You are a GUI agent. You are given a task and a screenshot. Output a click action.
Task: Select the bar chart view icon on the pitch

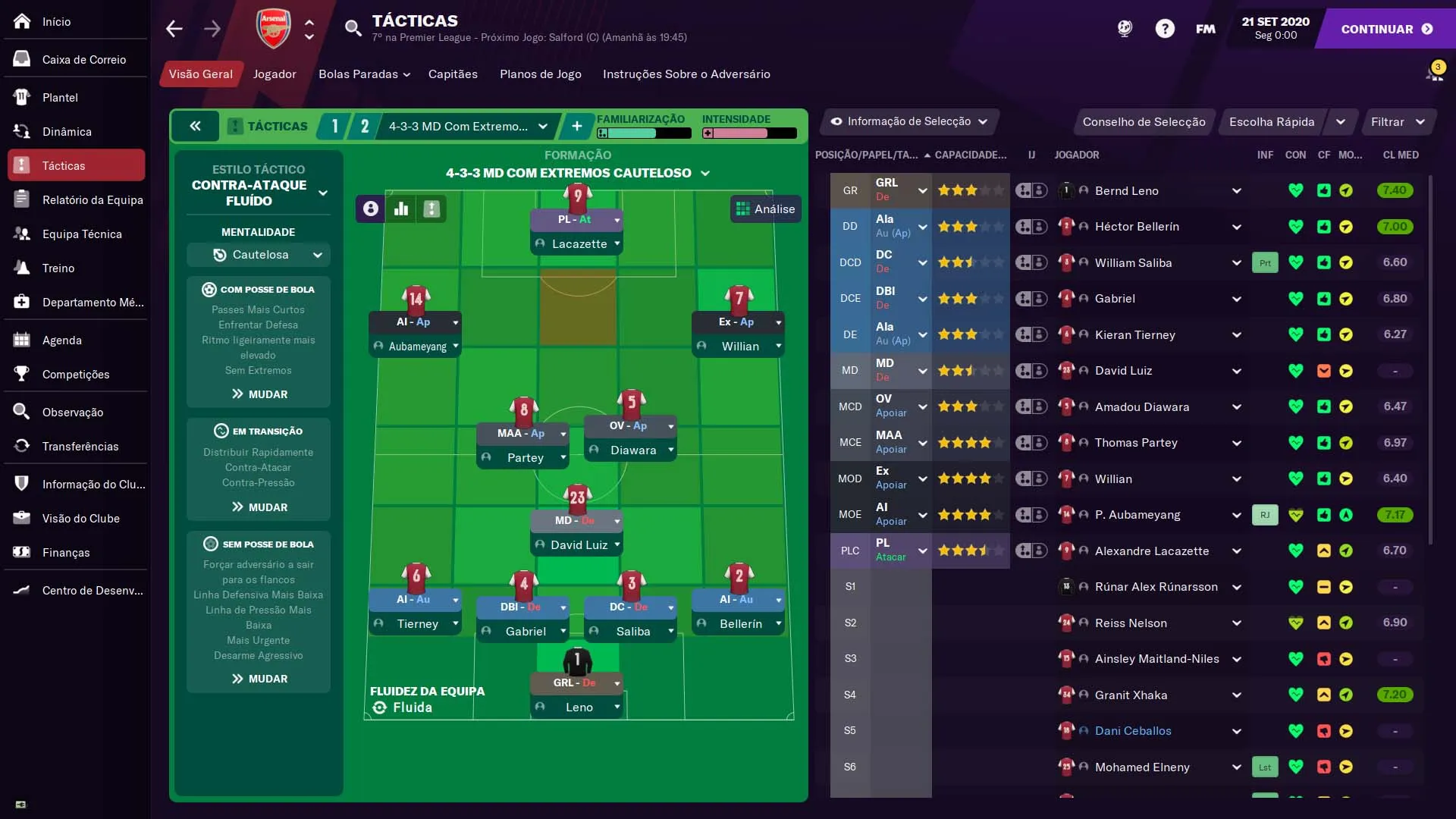point(401,209)
